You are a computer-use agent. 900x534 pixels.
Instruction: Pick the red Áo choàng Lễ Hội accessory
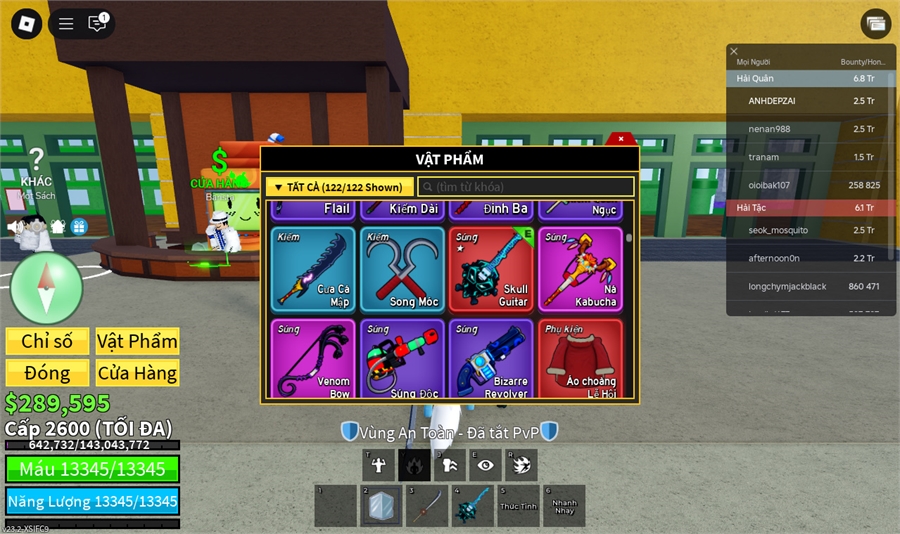pos(580,359)
